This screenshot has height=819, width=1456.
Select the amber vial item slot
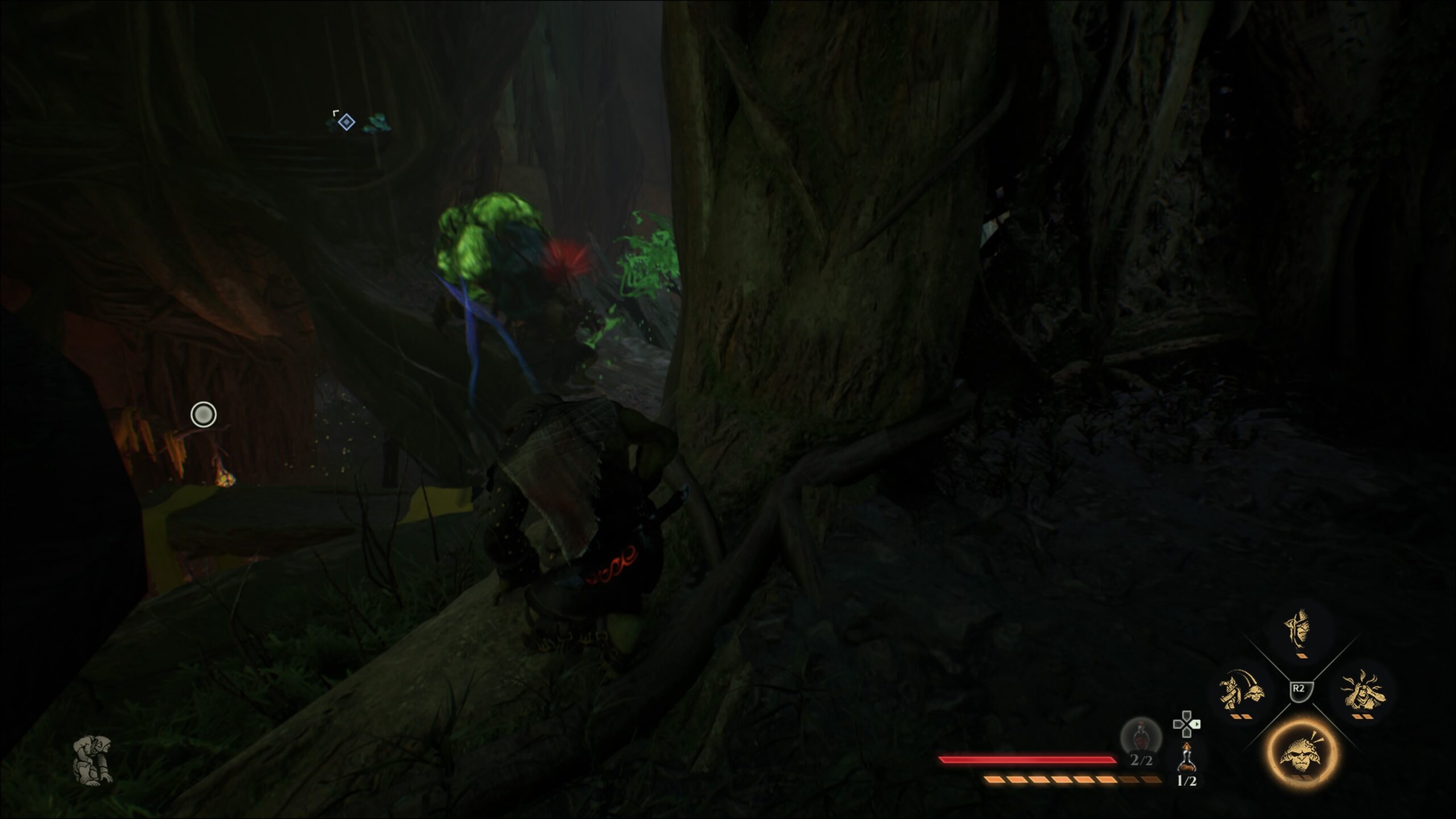(1186, 756)
